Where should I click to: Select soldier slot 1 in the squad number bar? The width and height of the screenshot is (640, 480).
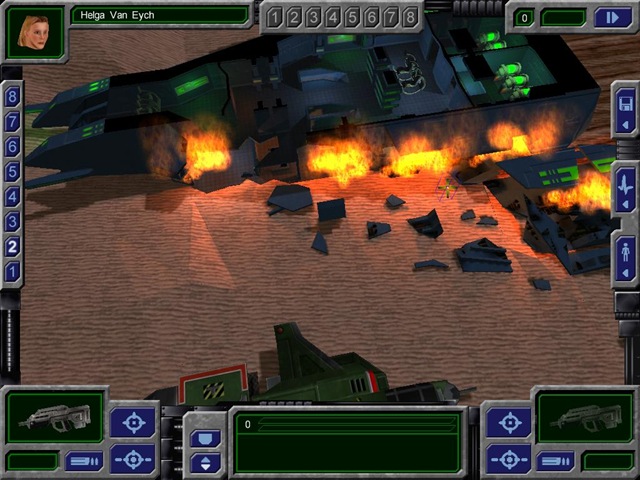(275, 17)
